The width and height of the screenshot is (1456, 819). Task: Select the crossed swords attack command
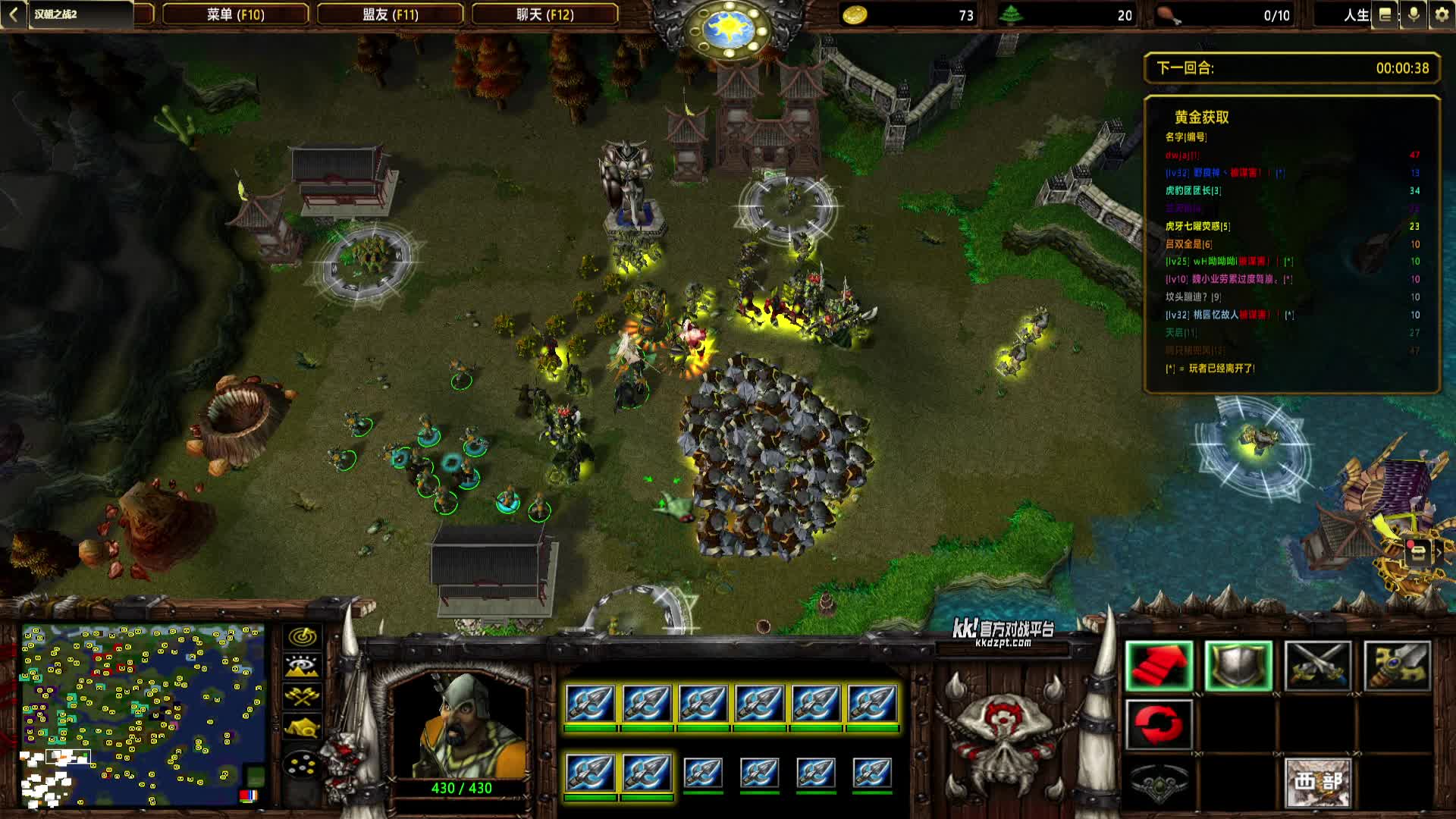point(1318,666)
